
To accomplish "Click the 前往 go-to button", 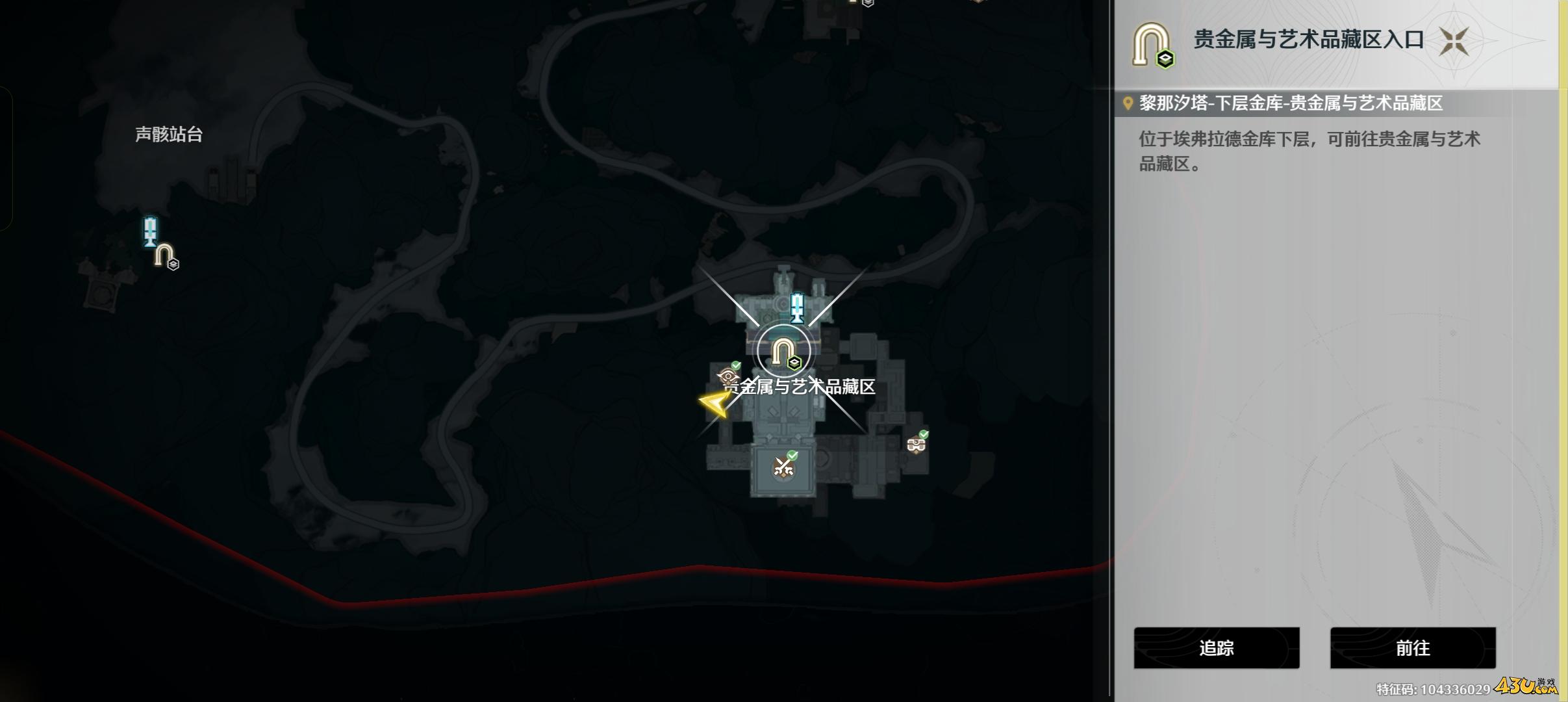I will pos(1412,647).
